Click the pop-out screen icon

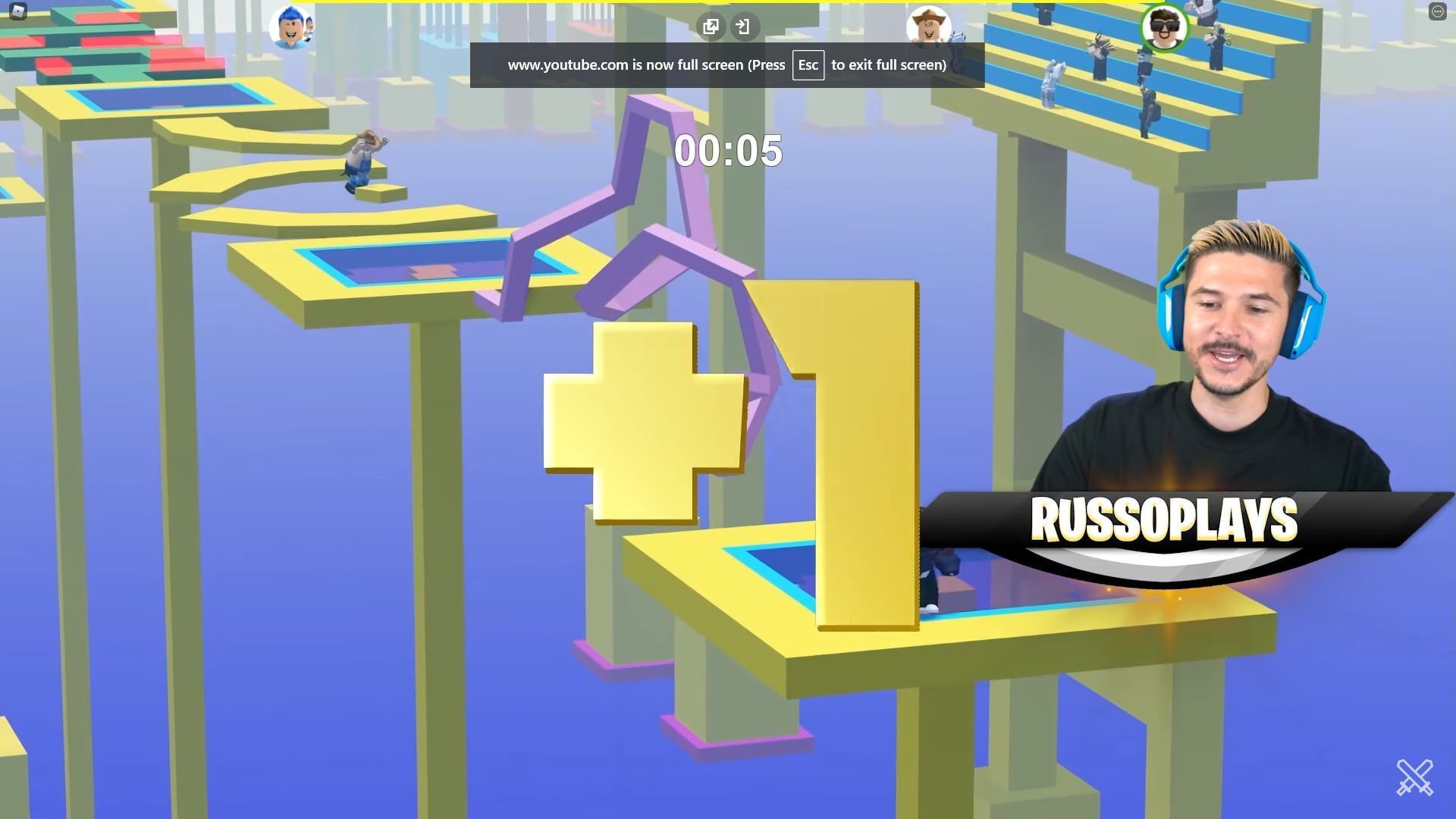click(711, 27)
